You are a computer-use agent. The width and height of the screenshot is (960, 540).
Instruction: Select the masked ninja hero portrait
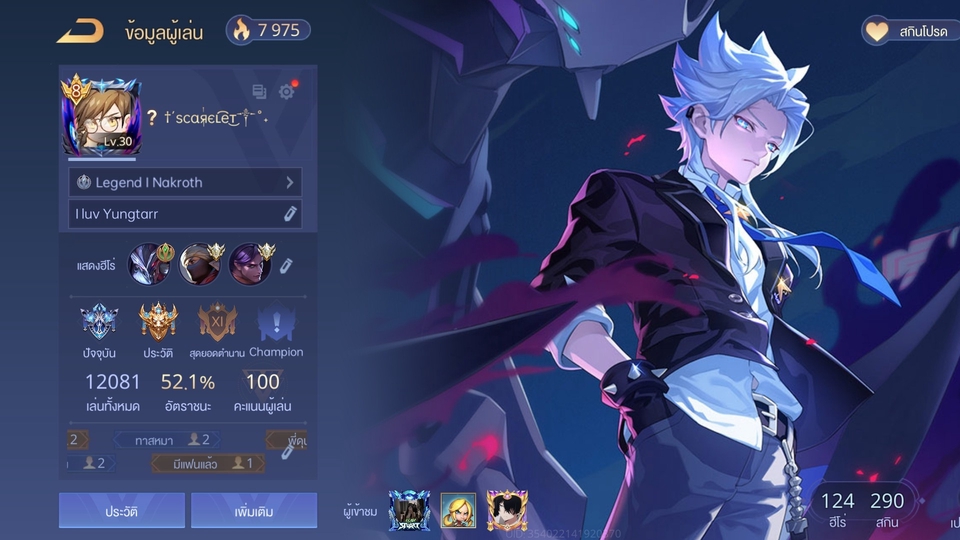pyautogui.click(x=200, y=264)
